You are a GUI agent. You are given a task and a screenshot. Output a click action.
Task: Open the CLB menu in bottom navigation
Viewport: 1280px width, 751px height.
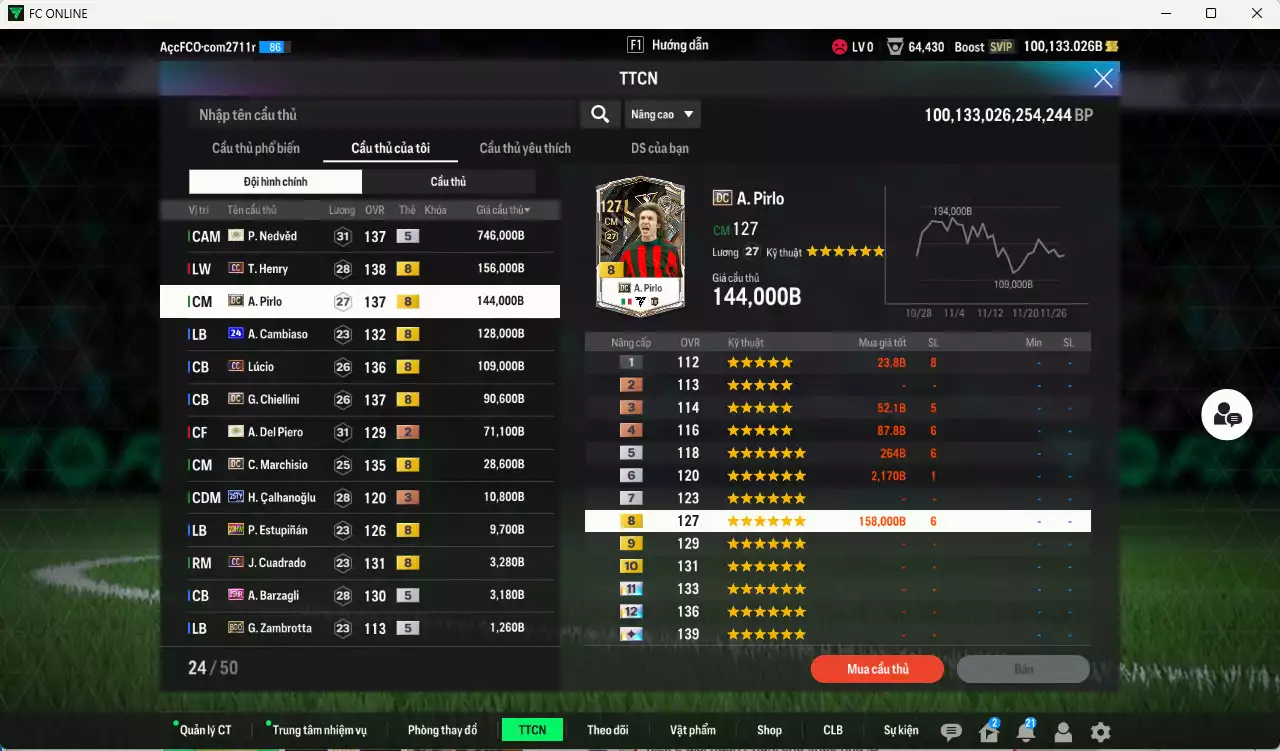(x=832, y=730)
